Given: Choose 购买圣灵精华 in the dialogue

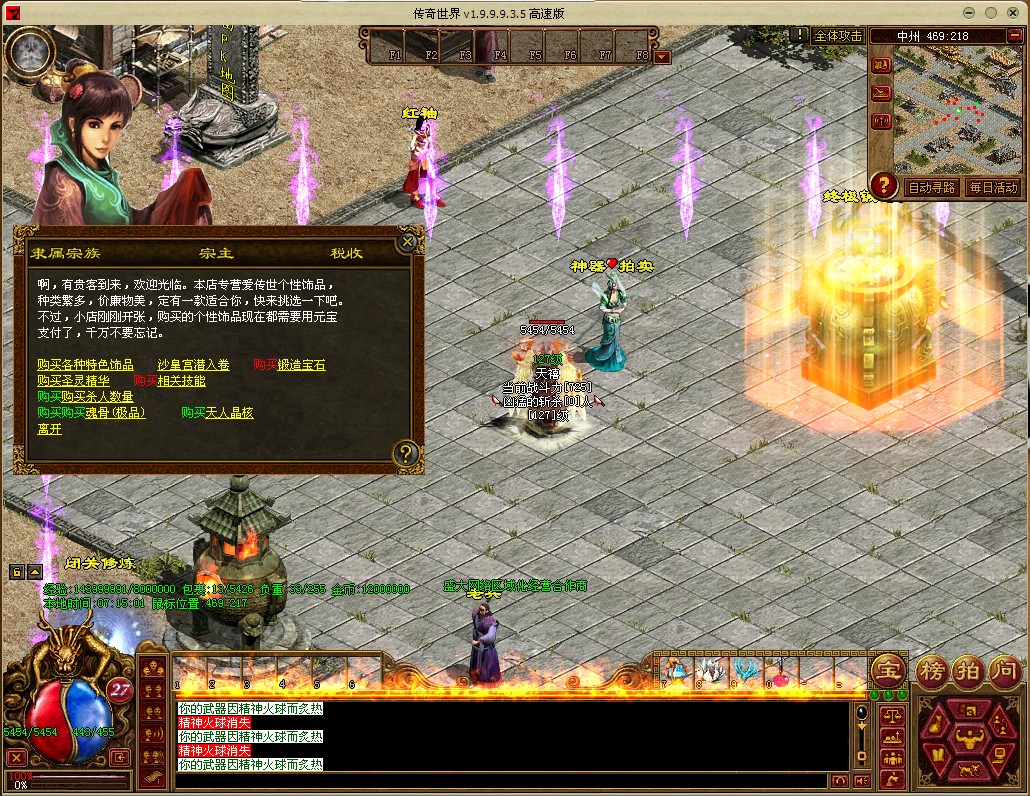Looking at the screenshot, I should click(73, 381).
